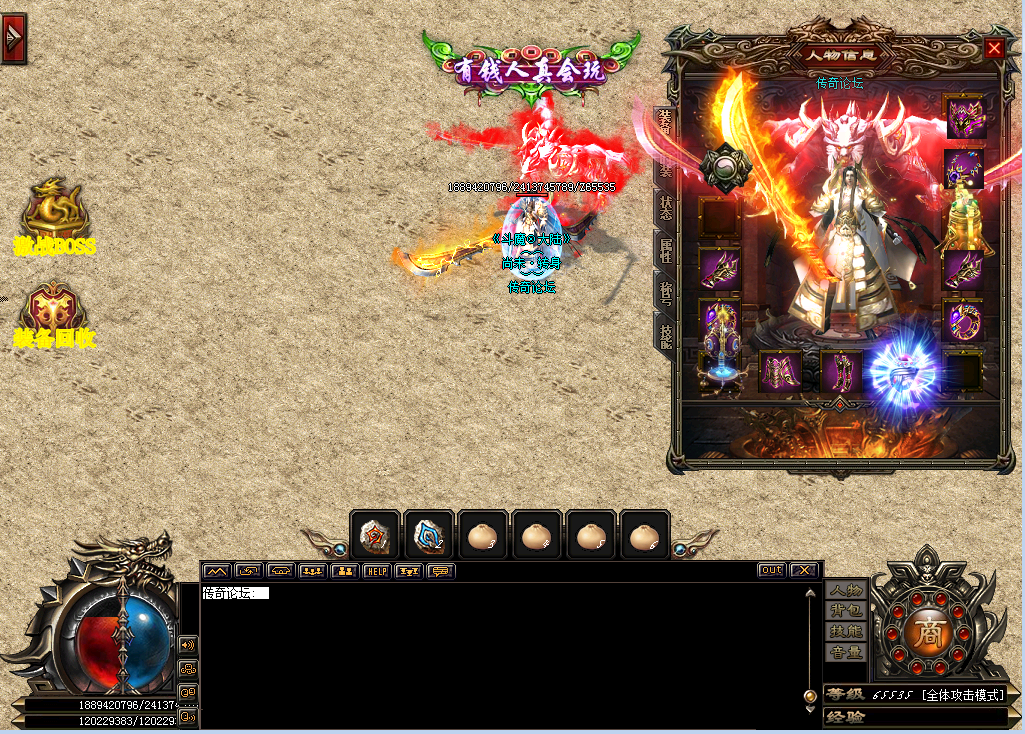The width and height of the screenshot is (1025, 734).
Task: Click the round 商 shop button
Action: click(926, 635)
